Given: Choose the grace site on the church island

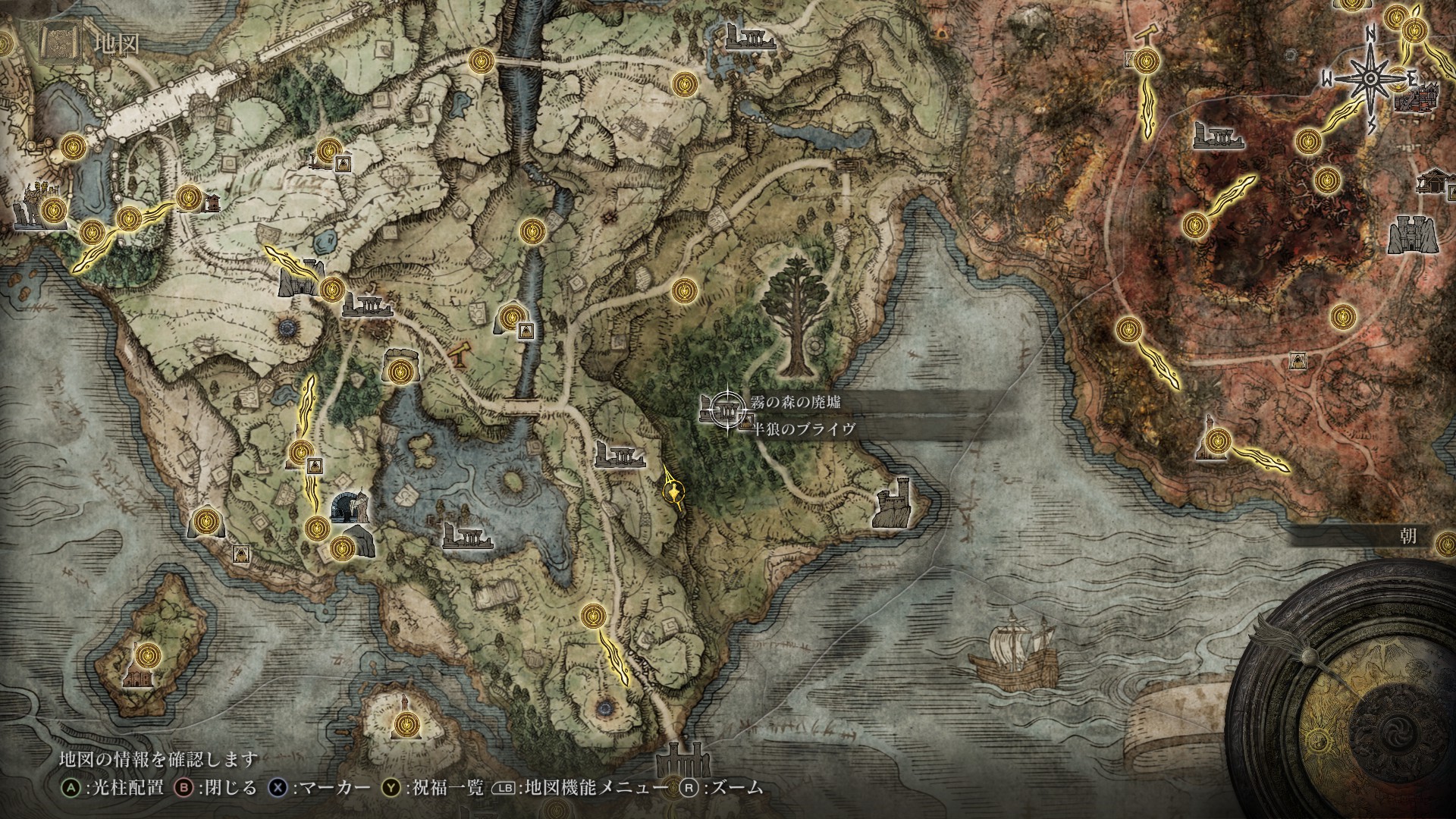Looking at the screenshot, I should [x=148, y=654].
